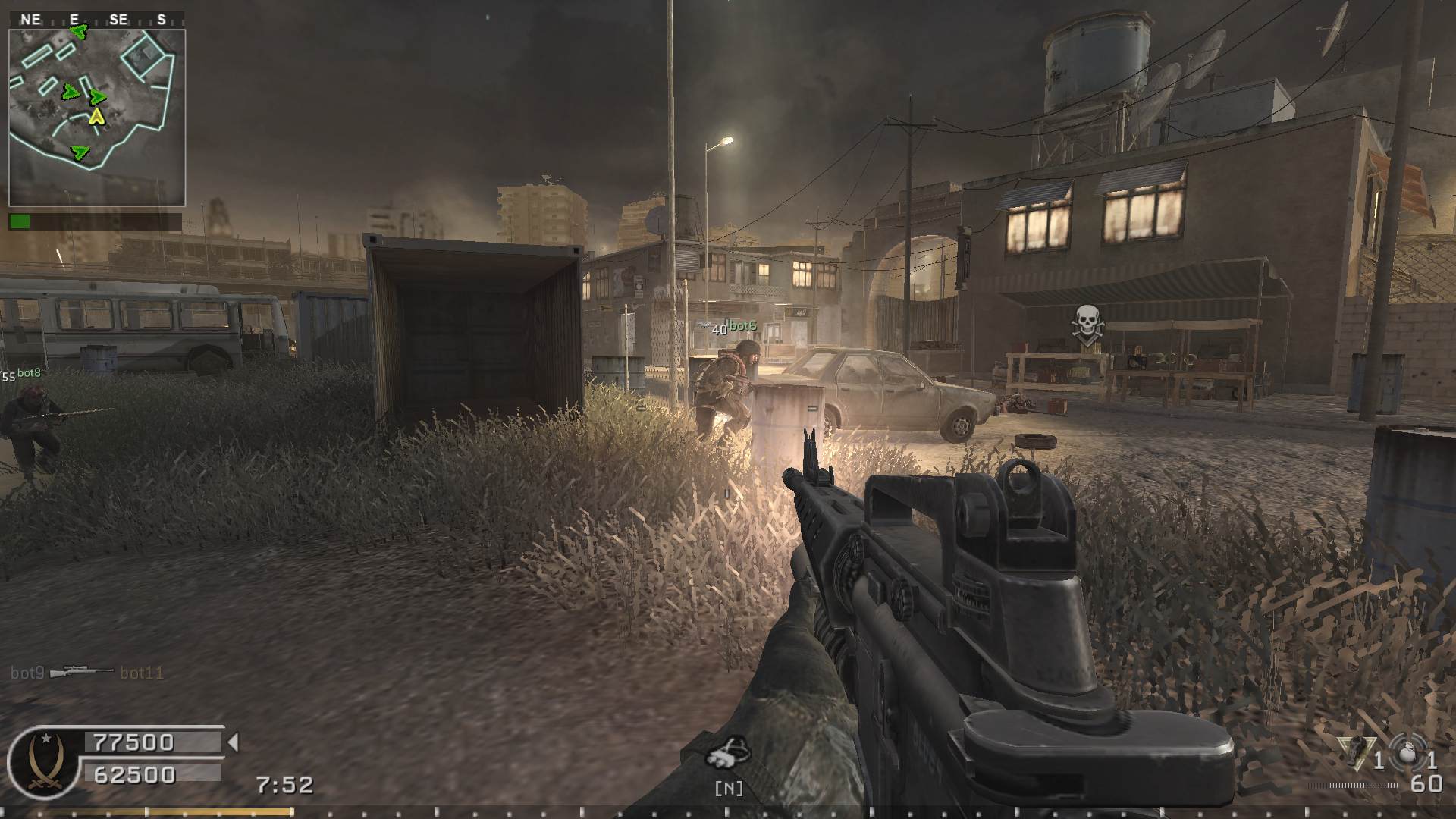This screenshot has height=819, width=1456.
Task: Click the sniper rifle kill feed icon
Action: click(x=82, y=672)
